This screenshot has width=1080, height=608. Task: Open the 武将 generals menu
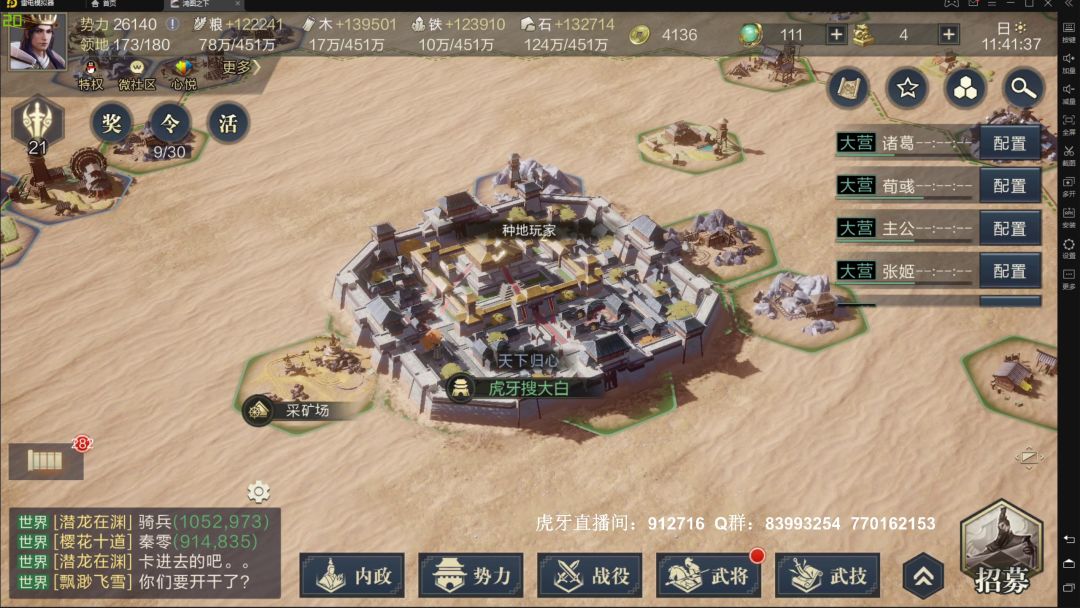pos(708,575)
